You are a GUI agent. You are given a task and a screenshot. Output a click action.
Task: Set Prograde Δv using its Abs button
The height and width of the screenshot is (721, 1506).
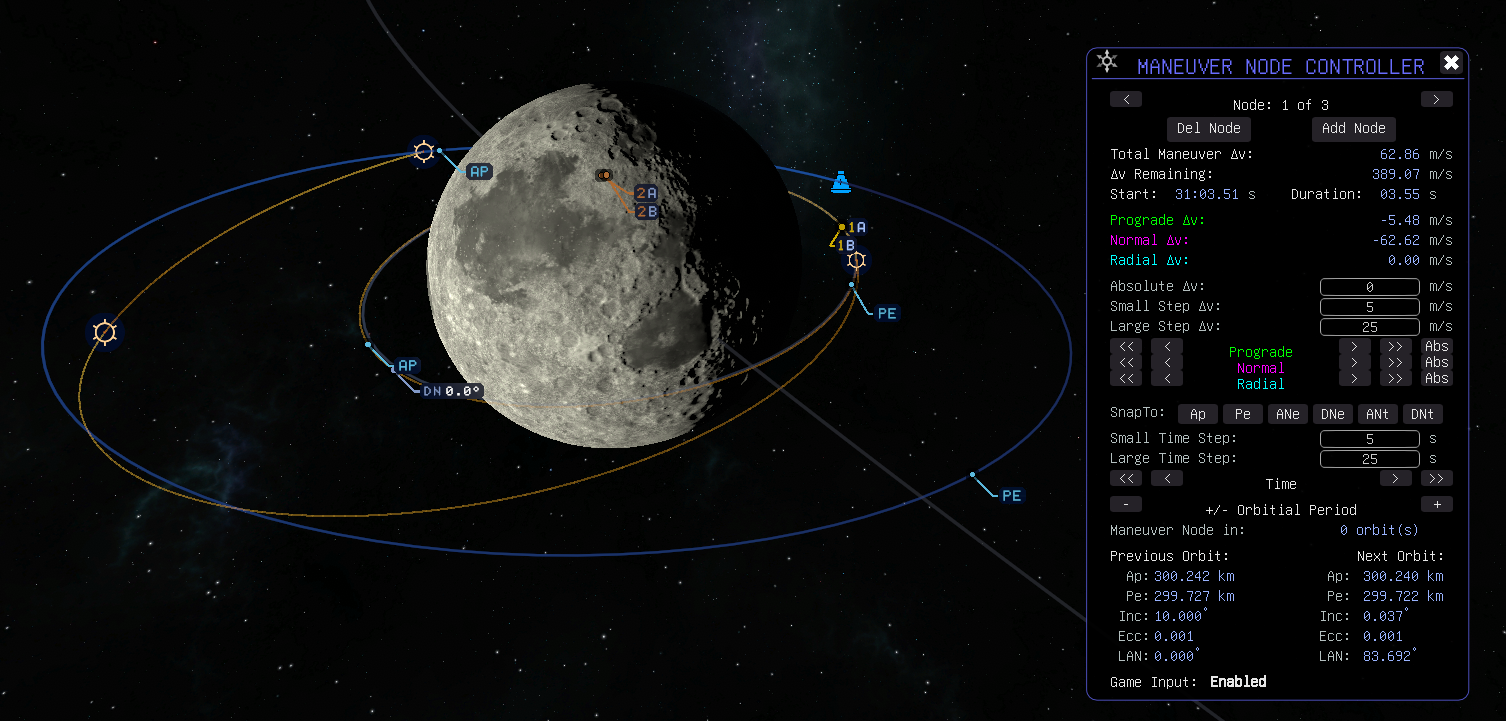(1436, 347)
